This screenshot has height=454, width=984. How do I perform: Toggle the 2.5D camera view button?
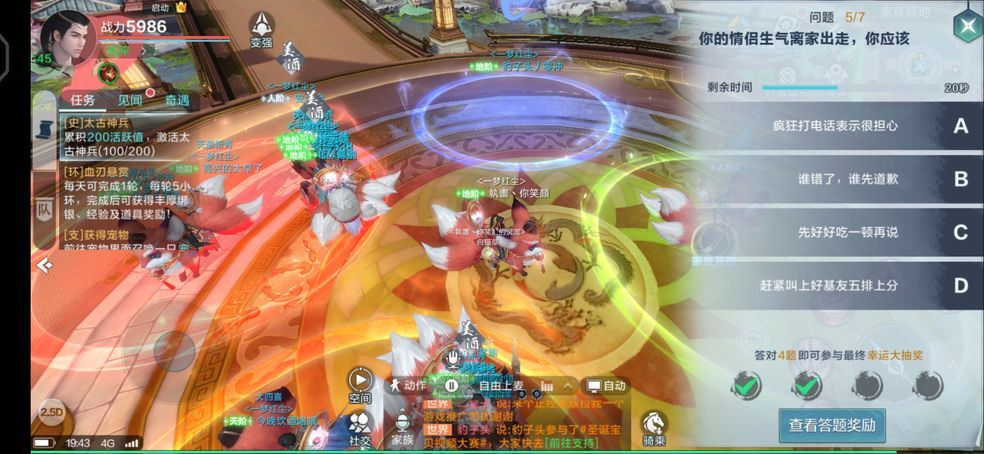pos(50,413)
